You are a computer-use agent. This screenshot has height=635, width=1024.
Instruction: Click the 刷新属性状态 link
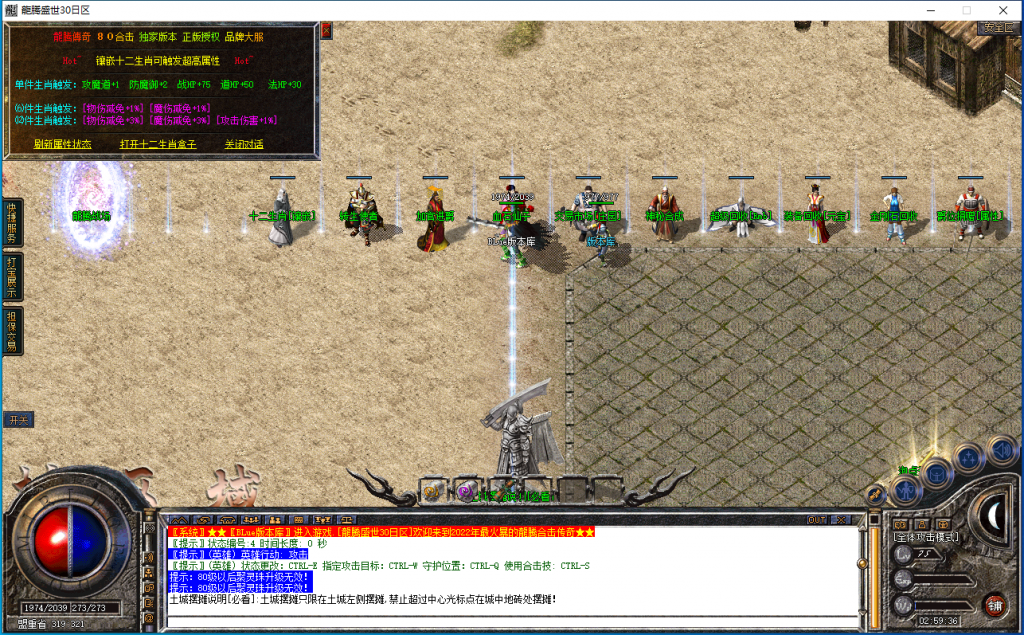tap(62, 144)
